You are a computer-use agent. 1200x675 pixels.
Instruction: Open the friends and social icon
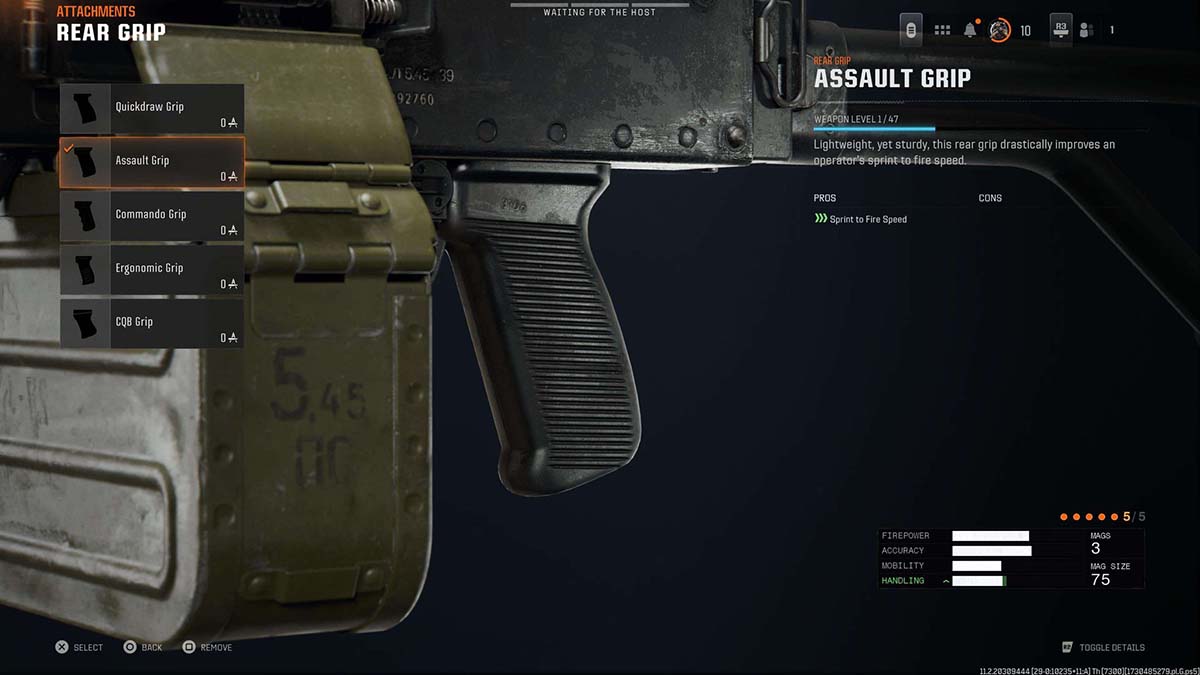click(x=1086, y=30)
